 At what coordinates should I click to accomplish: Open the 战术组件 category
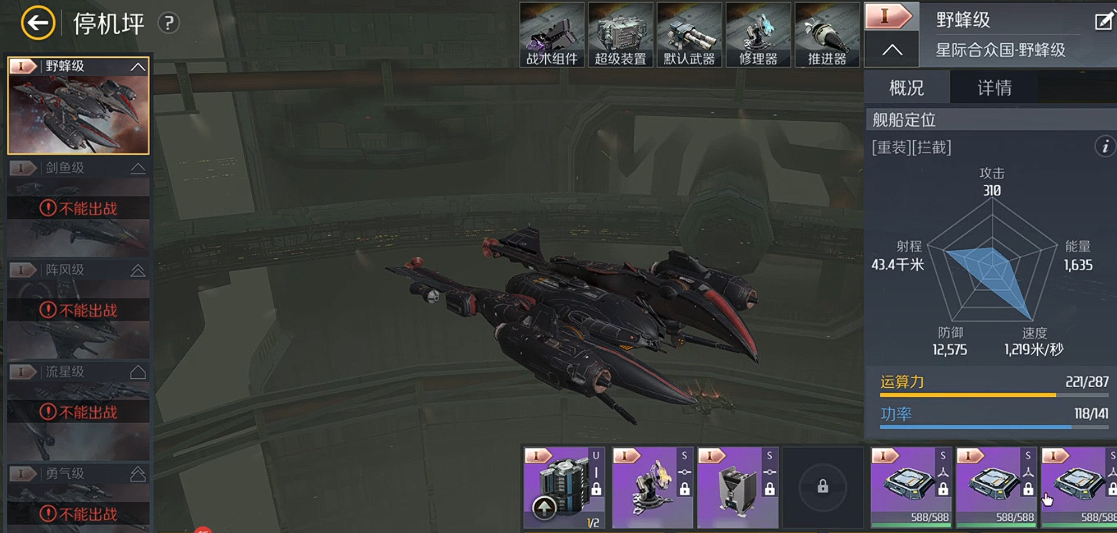coord(552,35)
